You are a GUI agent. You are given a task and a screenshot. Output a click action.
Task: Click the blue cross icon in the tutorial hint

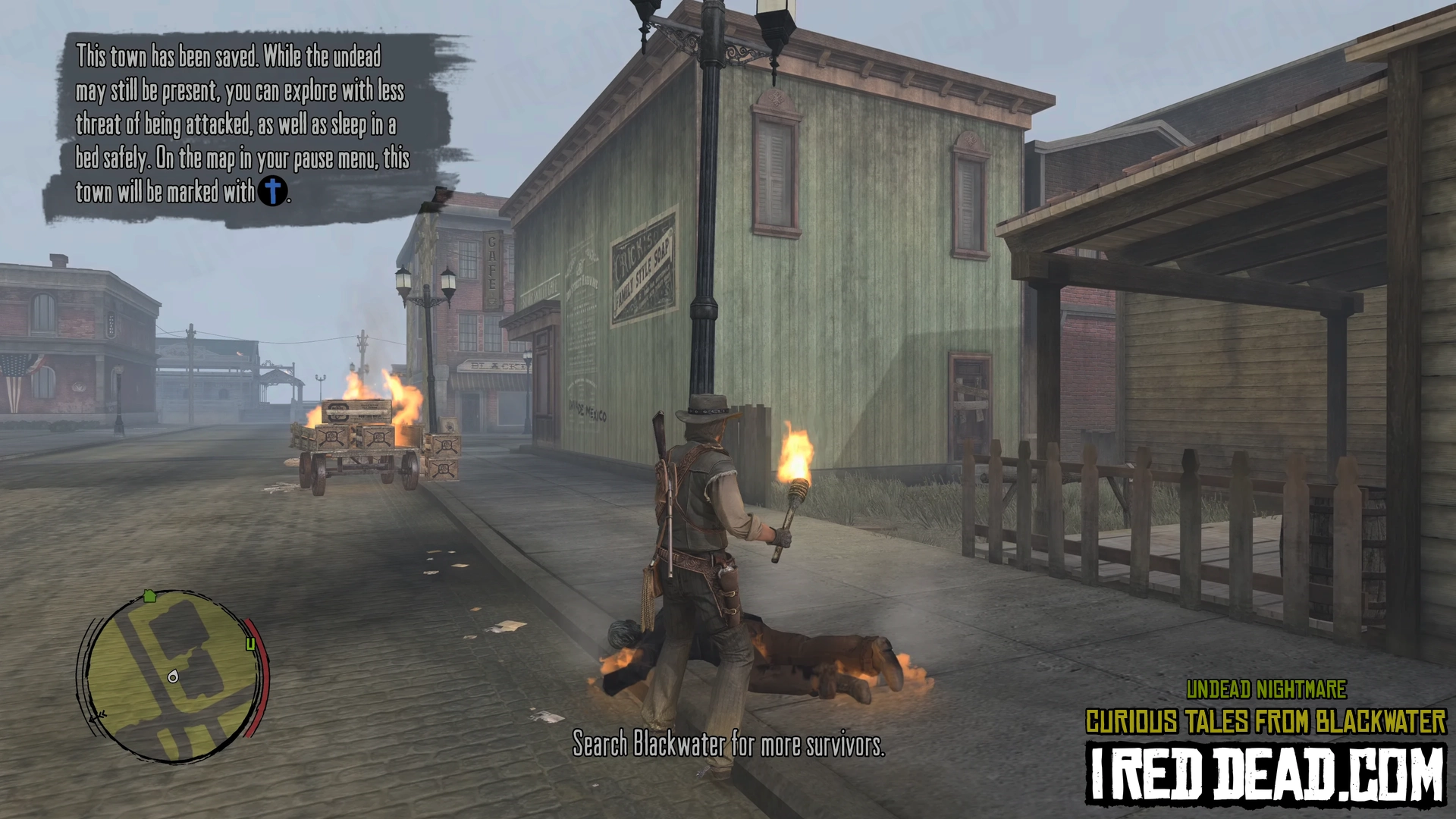click(x=272, y=190)
